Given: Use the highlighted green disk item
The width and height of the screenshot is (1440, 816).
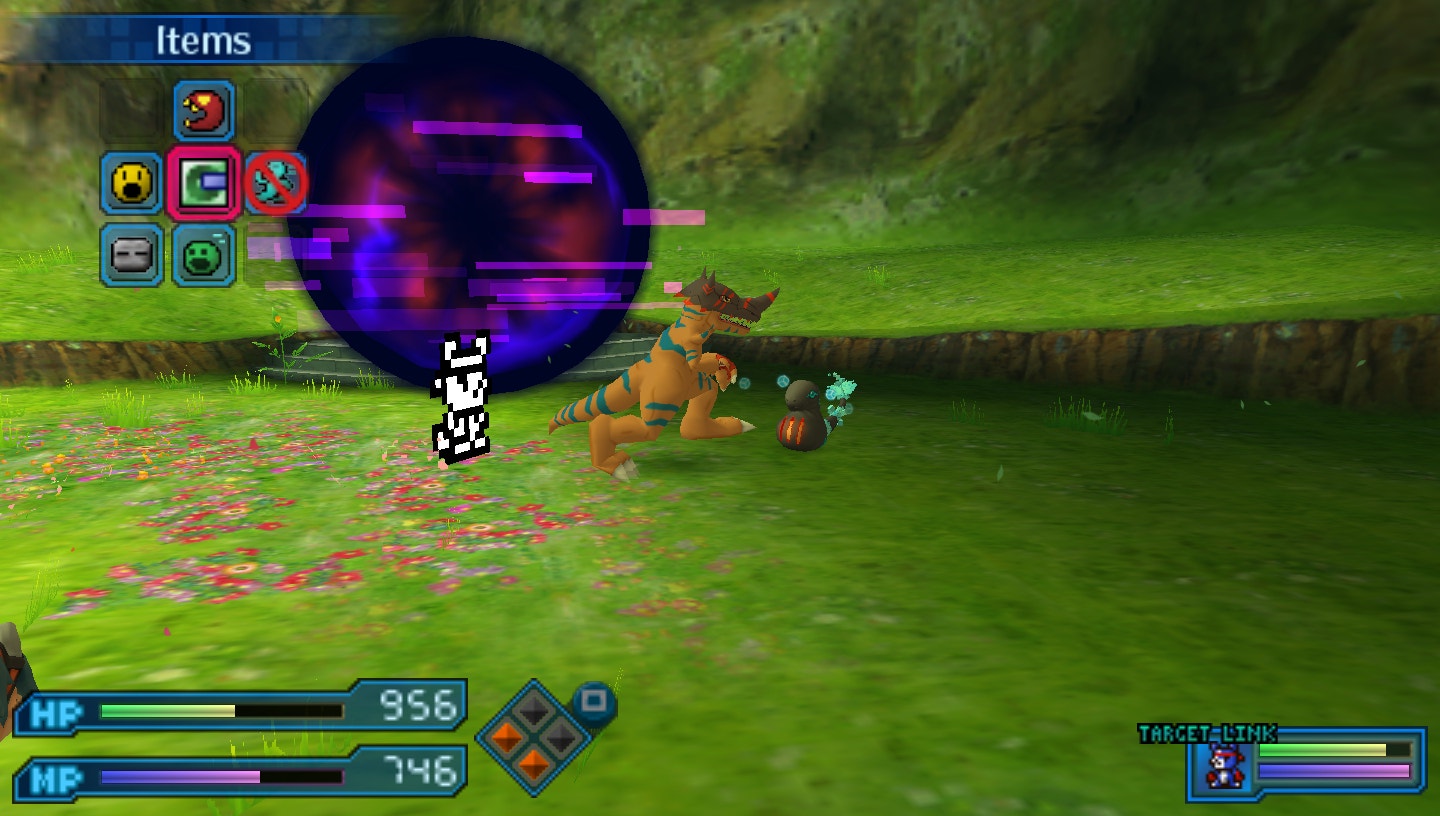Looking at the screenshot, I should pos(204,183).
